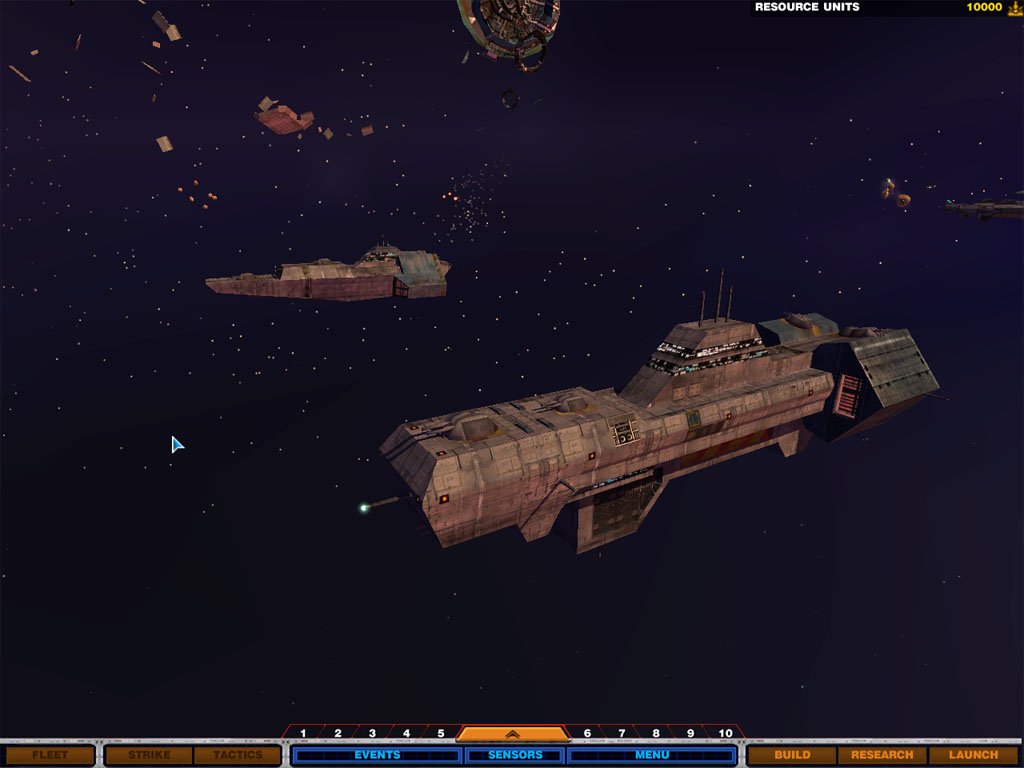Select control group 7
This screenshot has width=1024, height=768.
(621, 733)
